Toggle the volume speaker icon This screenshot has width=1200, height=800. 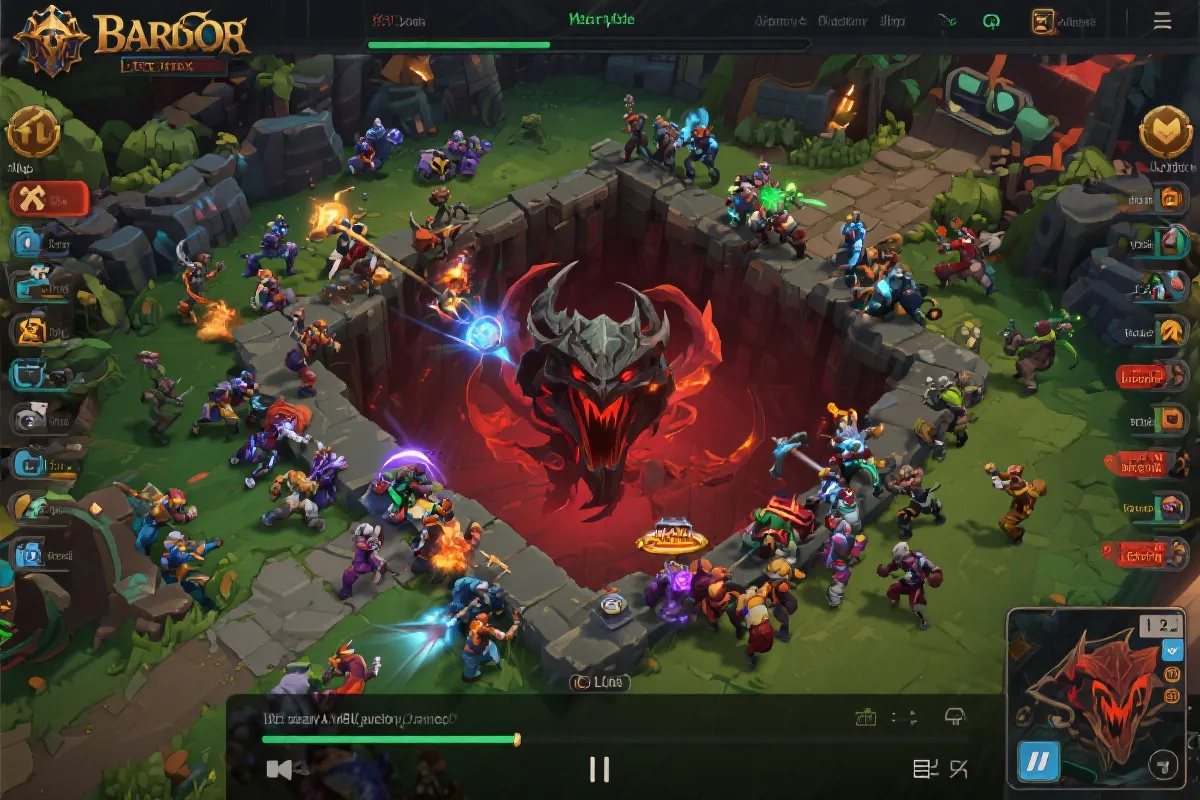(x=280, y=768)
